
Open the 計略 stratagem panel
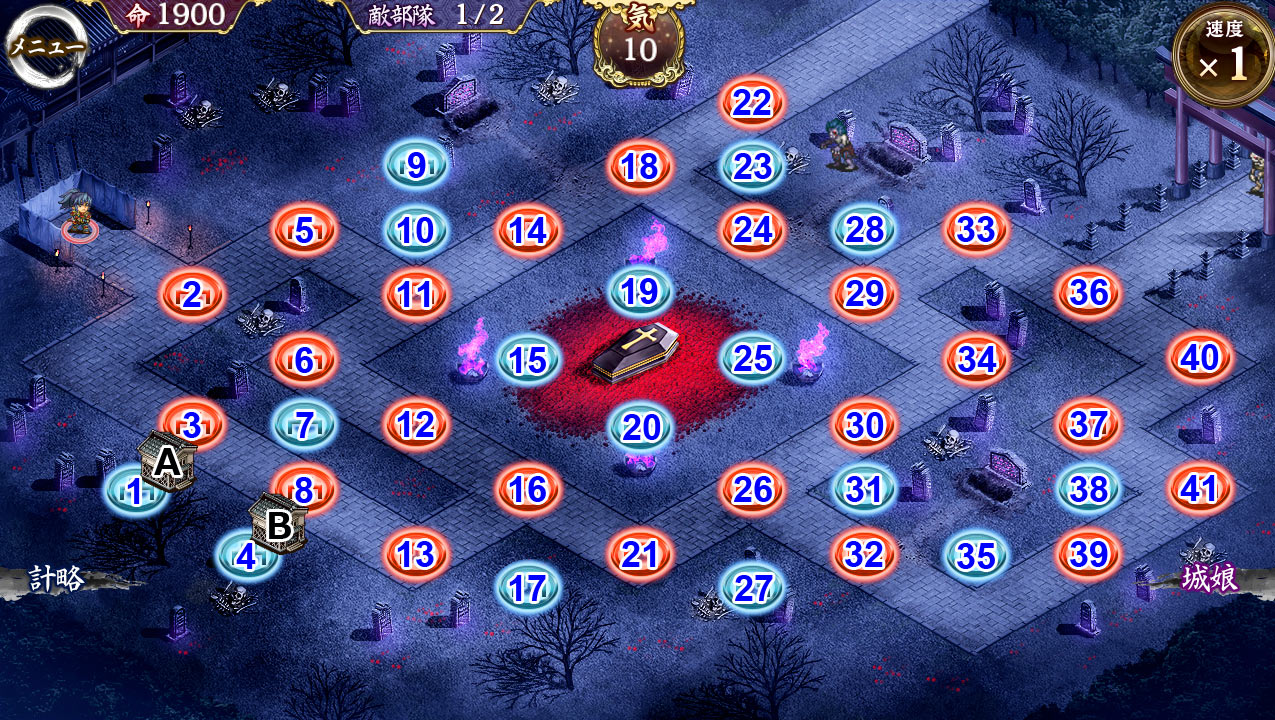[x=56, y=578]
